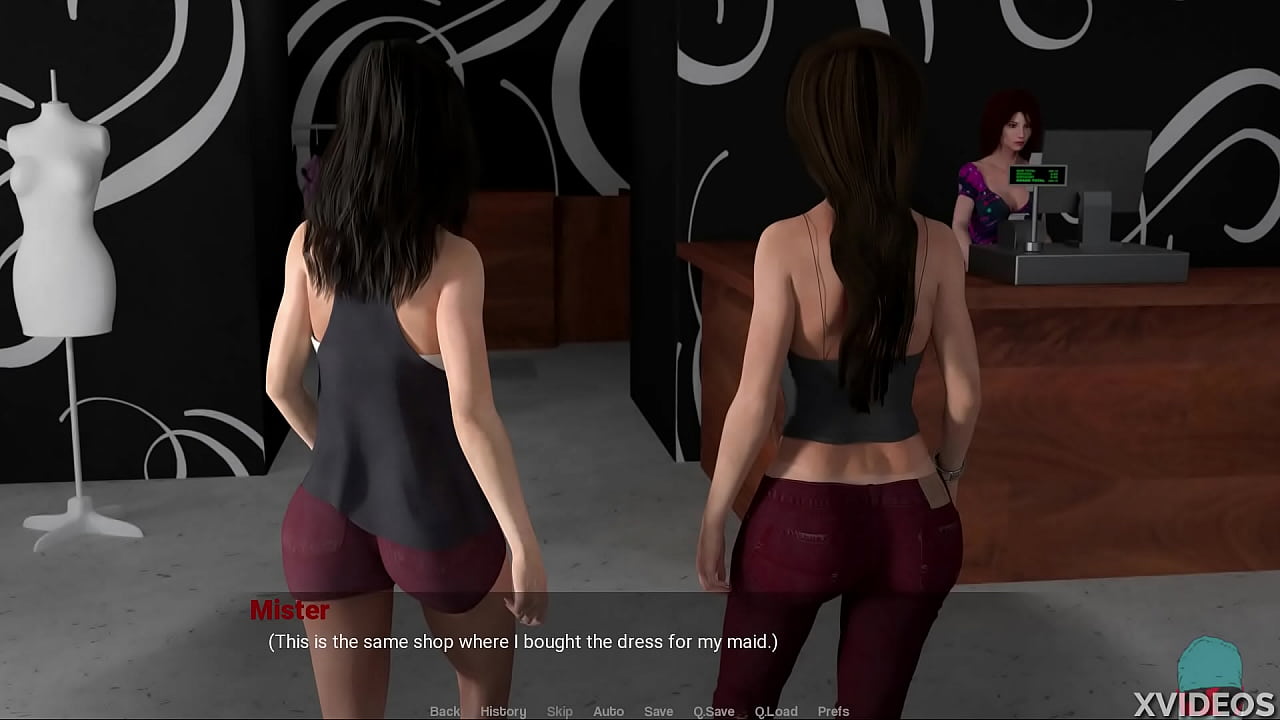Screen dimensions: 1280x720
Task: Open the Save screen
Action: (658, 711)
